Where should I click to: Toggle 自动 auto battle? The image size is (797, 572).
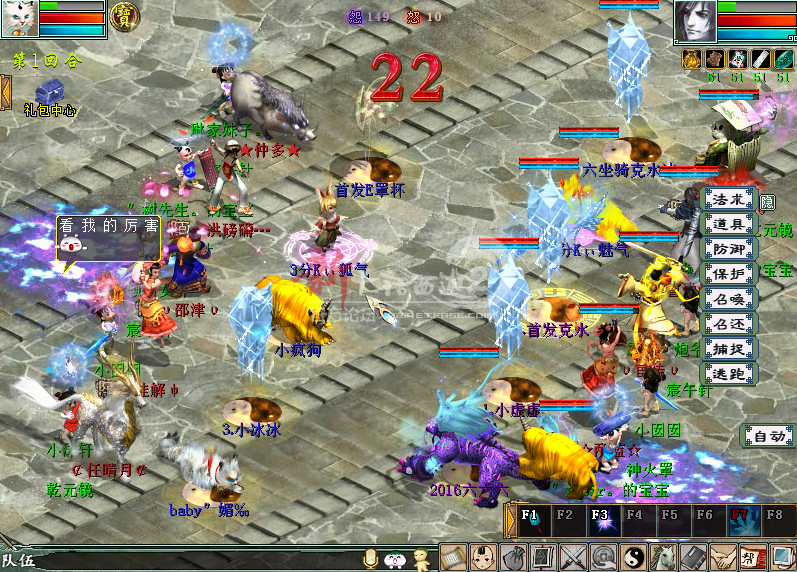click(x=767, y=436)
